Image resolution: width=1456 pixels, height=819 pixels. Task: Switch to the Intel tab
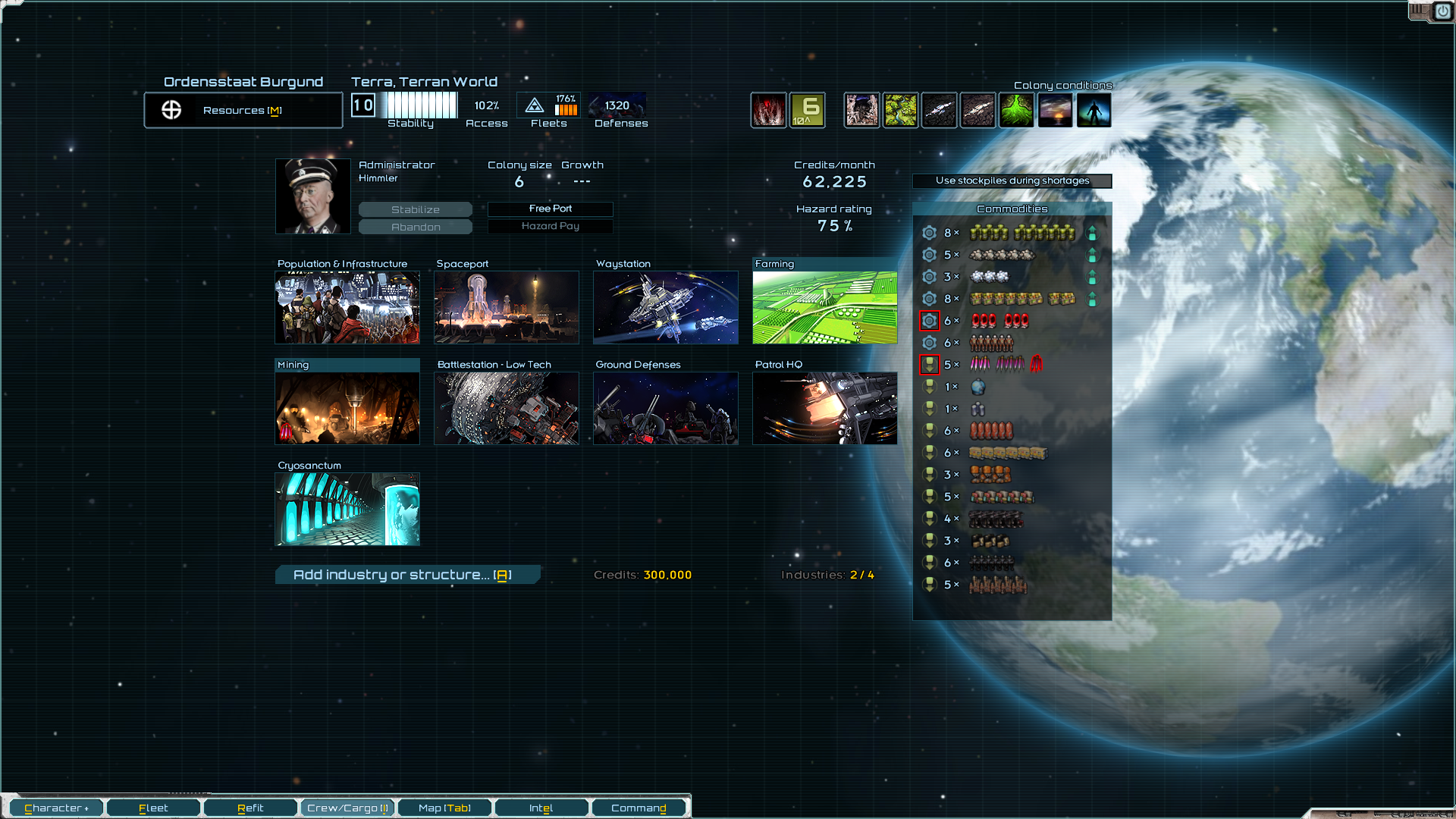(x=541, y=807)
